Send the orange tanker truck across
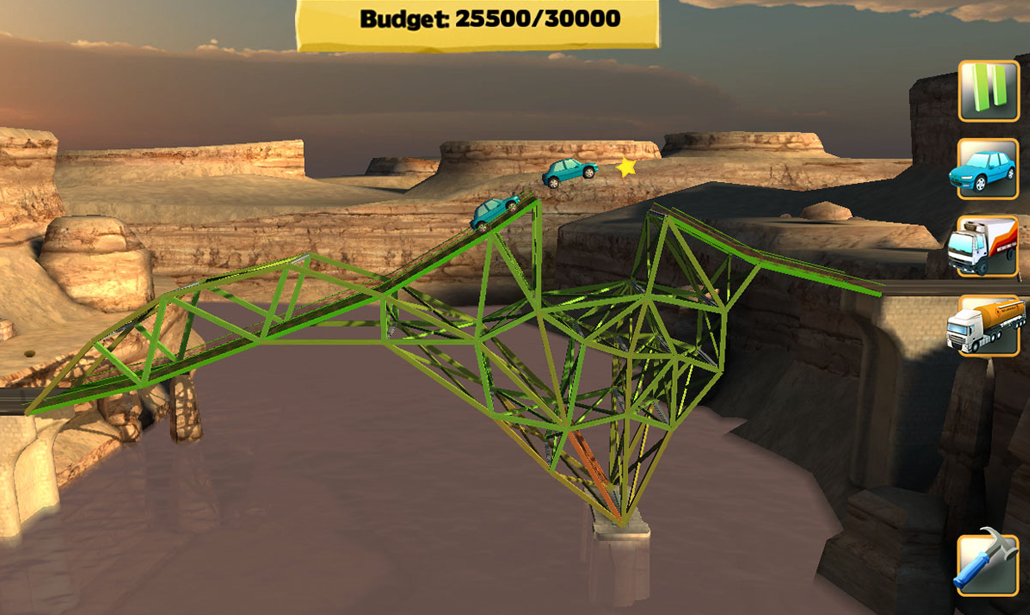This screenshot has height=615, width=1030. click(988, 325)
